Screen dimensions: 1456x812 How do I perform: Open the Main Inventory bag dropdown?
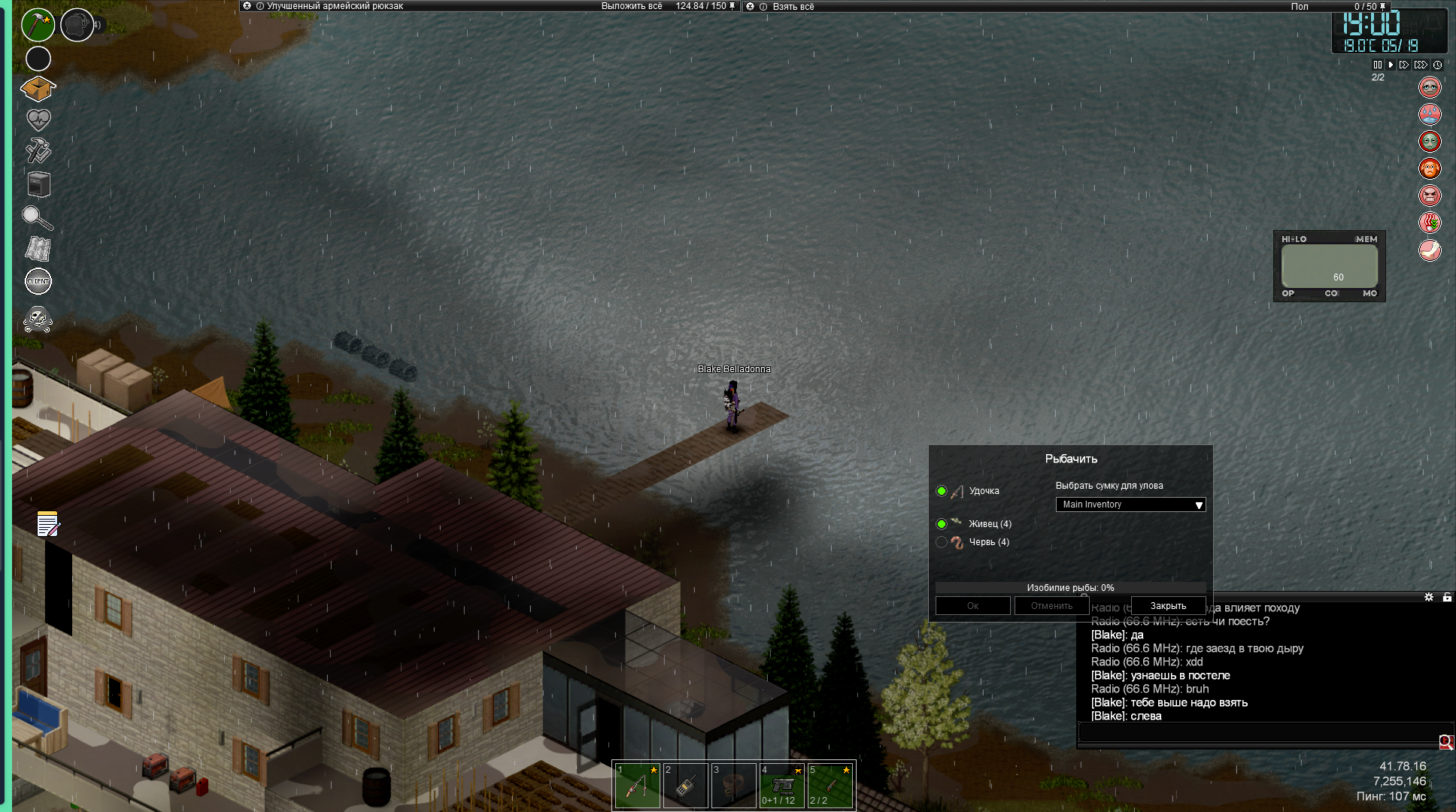(1130, 504)
